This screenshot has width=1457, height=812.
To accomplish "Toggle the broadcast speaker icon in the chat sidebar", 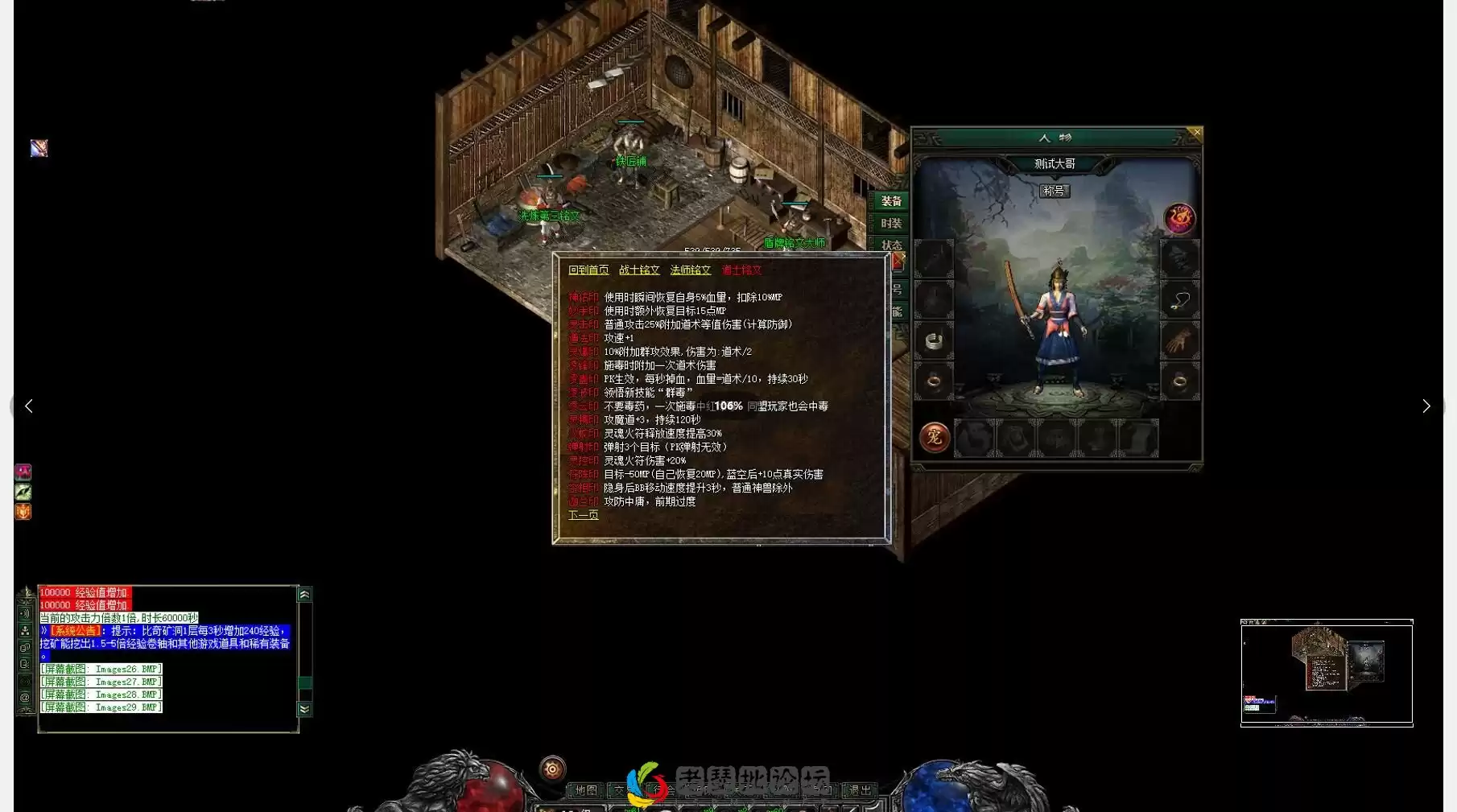I will coord(25,614).
